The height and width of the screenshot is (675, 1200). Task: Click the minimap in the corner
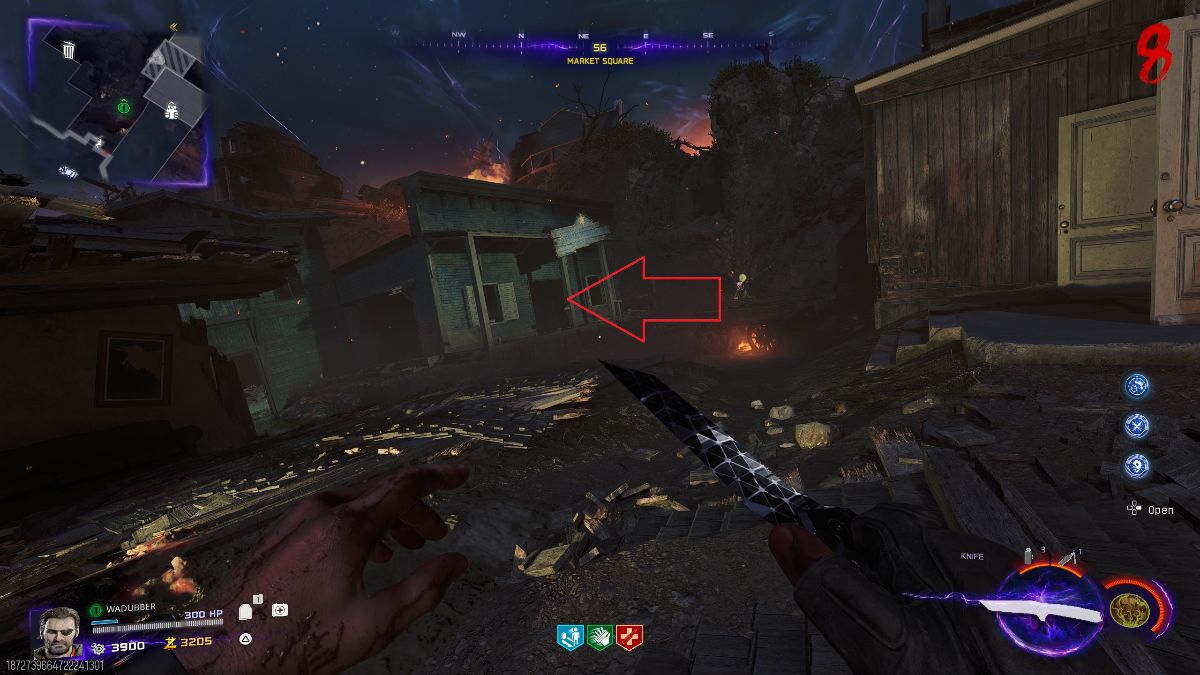(118, 100)
